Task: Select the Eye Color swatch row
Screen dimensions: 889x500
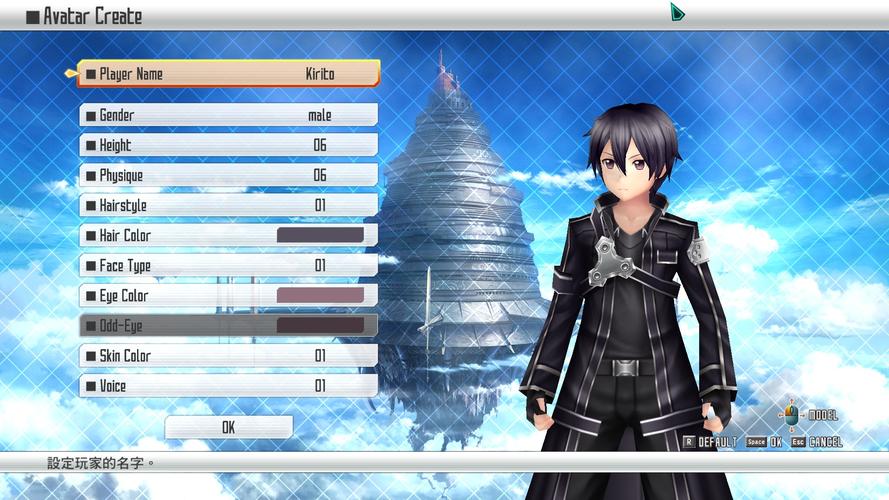Action: [x=229, y=295]
